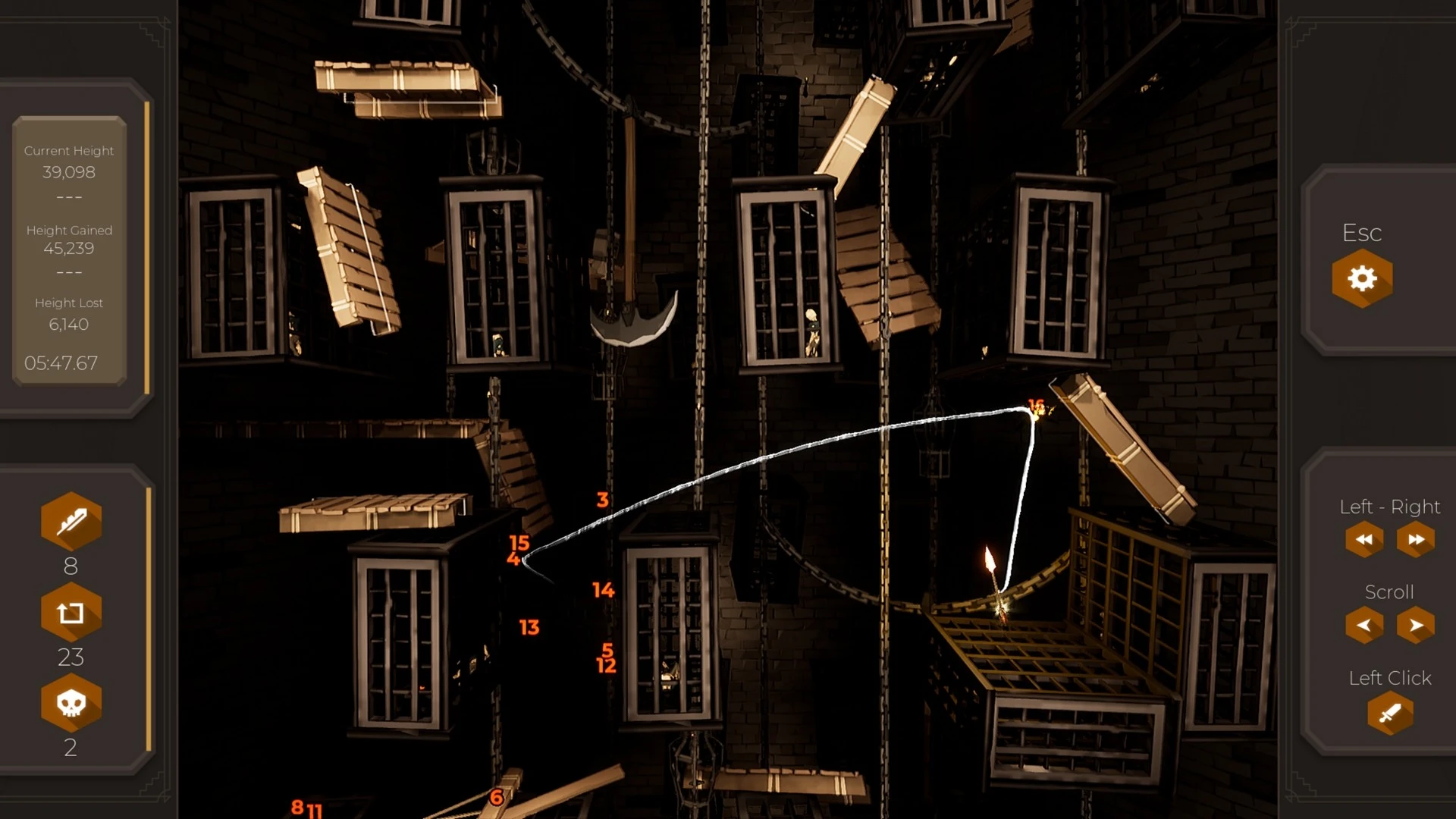Click the Esc label above the gear
Image resolution: width=1456 pixels, height=819 pixels.
click(x=1363, y=234)
